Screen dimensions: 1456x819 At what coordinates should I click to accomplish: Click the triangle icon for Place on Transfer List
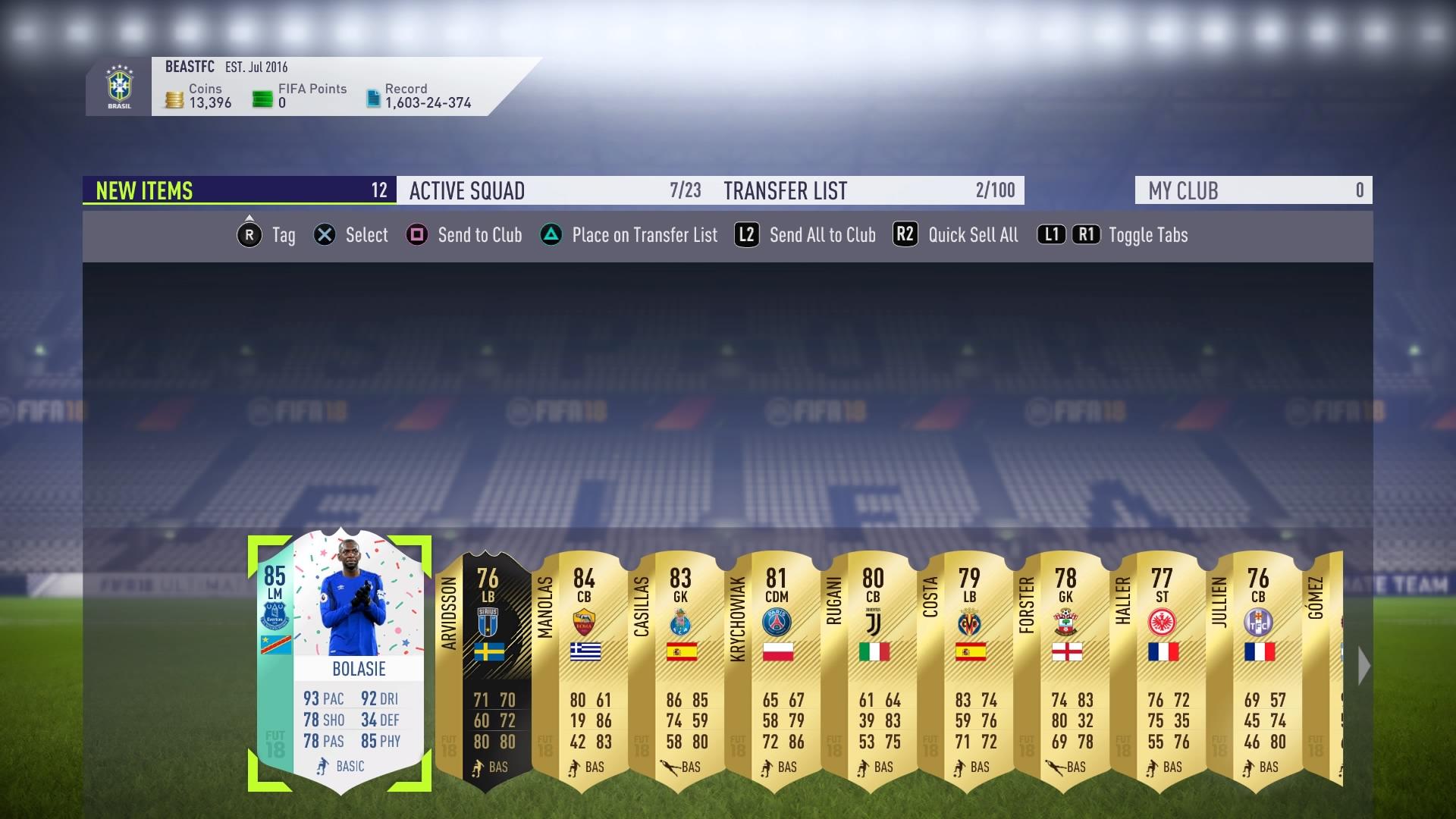pyautogui.click(x=553, y=236)
